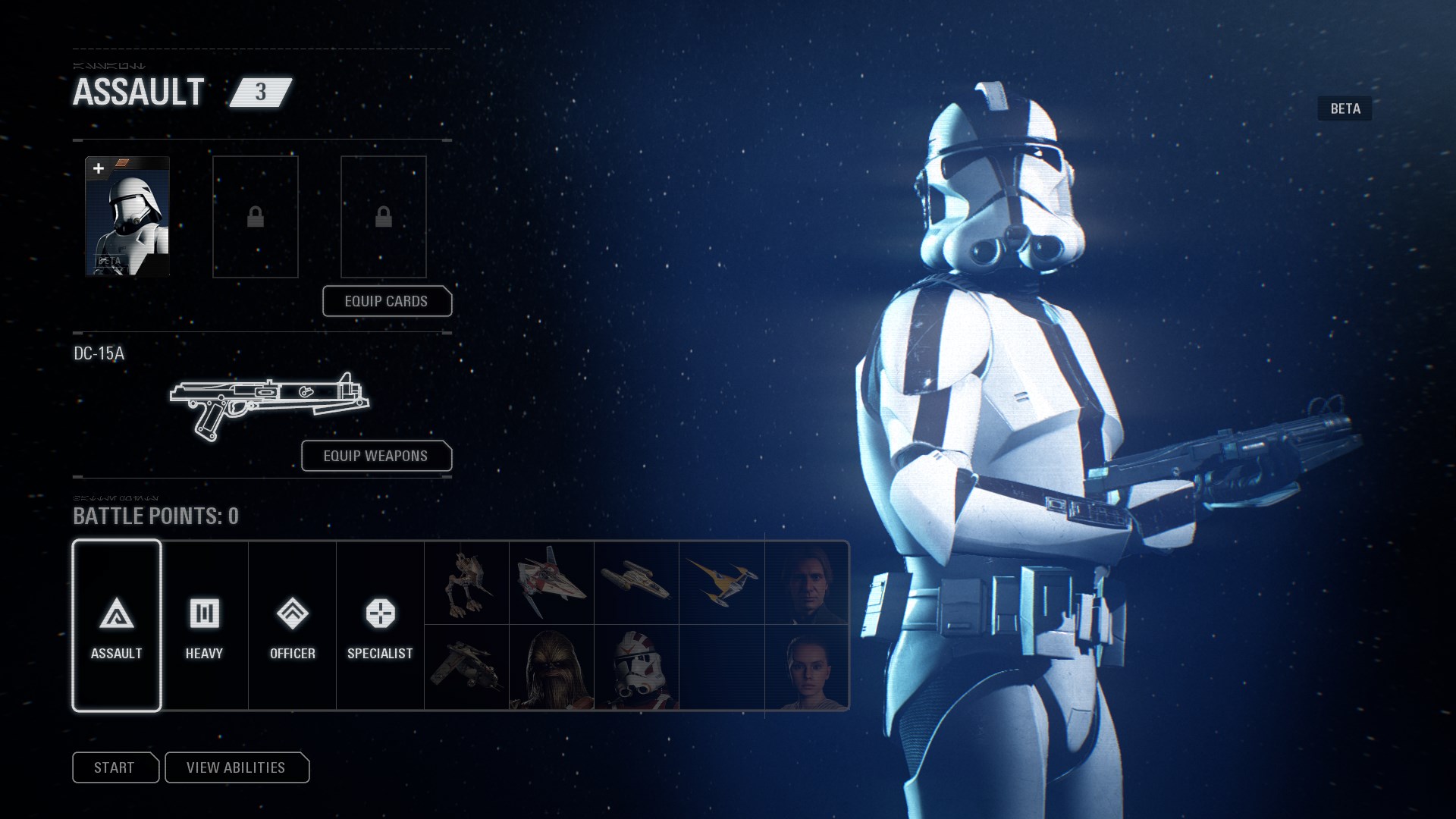
Task: Switch to Chewbacca hero portrait
Action: coord(551,668)
